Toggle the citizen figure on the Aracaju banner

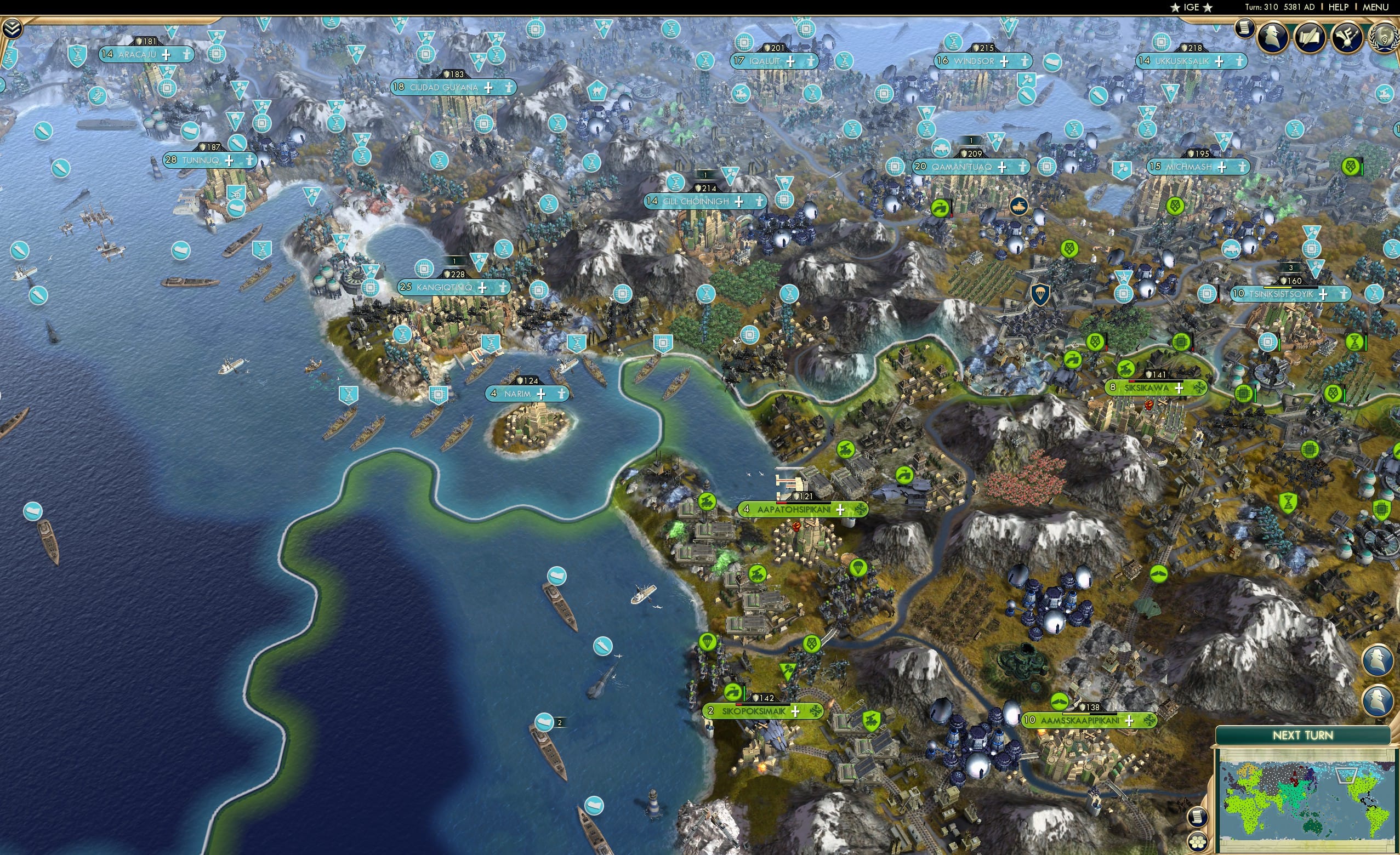click(186, 55)
